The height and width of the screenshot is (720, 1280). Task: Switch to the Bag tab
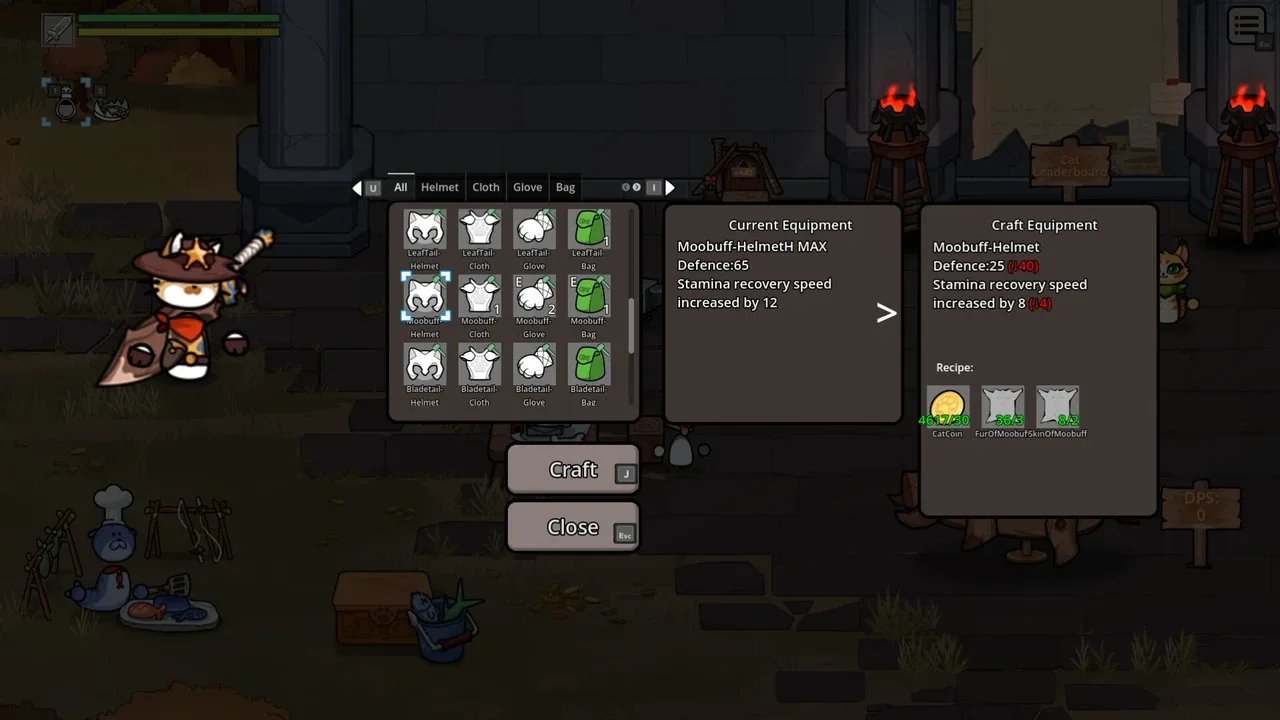click(x=565, y=187)
